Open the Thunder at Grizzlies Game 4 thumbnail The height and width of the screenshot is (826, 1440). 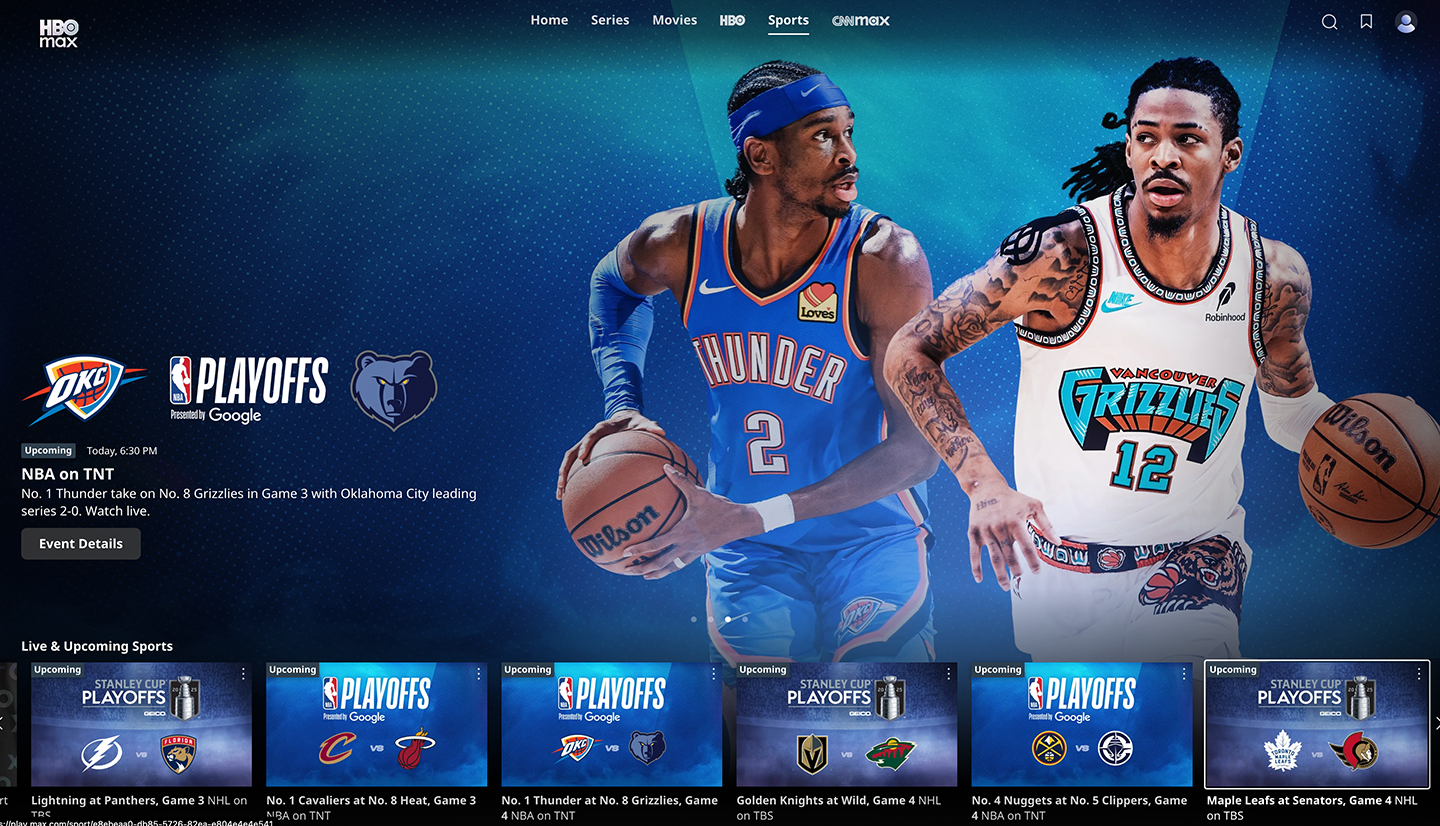click(x=611, y=725)
